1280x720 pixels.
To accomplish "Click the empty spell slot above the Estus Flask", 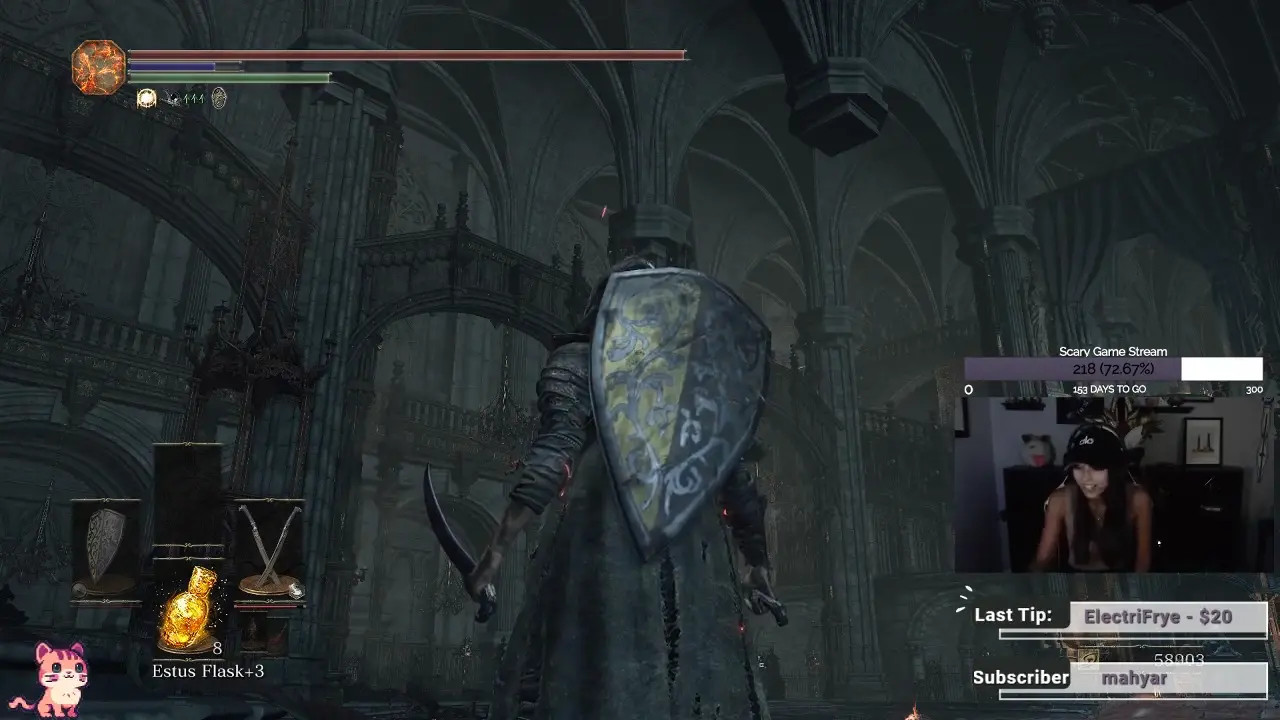I will (188, 493).
